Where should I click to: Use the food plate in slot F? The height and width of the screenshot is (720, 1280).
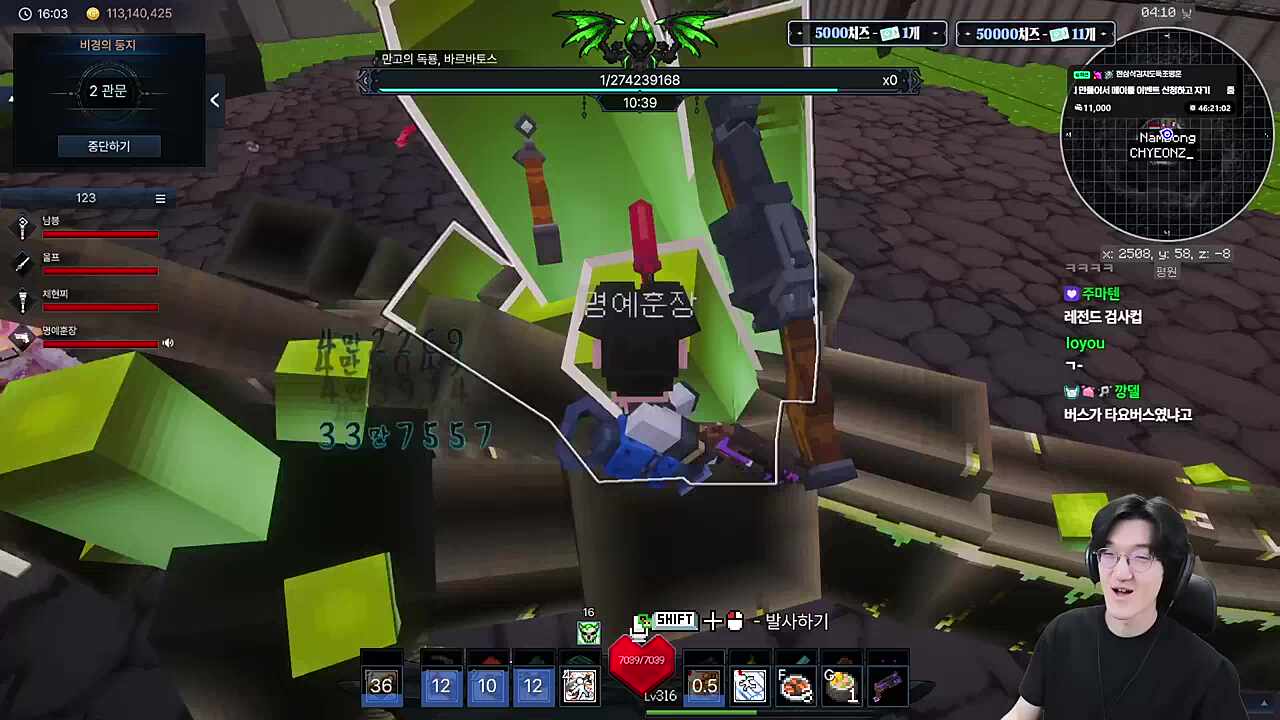(795, 686)
